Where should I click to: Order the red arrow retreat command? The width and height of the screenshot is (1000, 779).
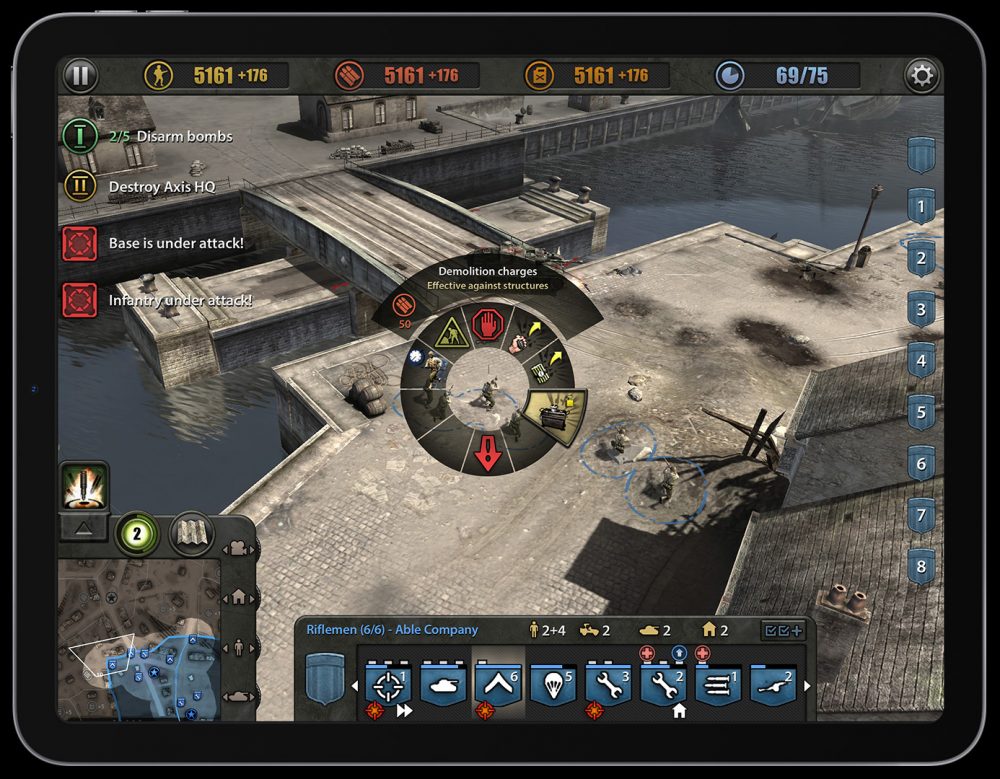click(x=488, y=454)
